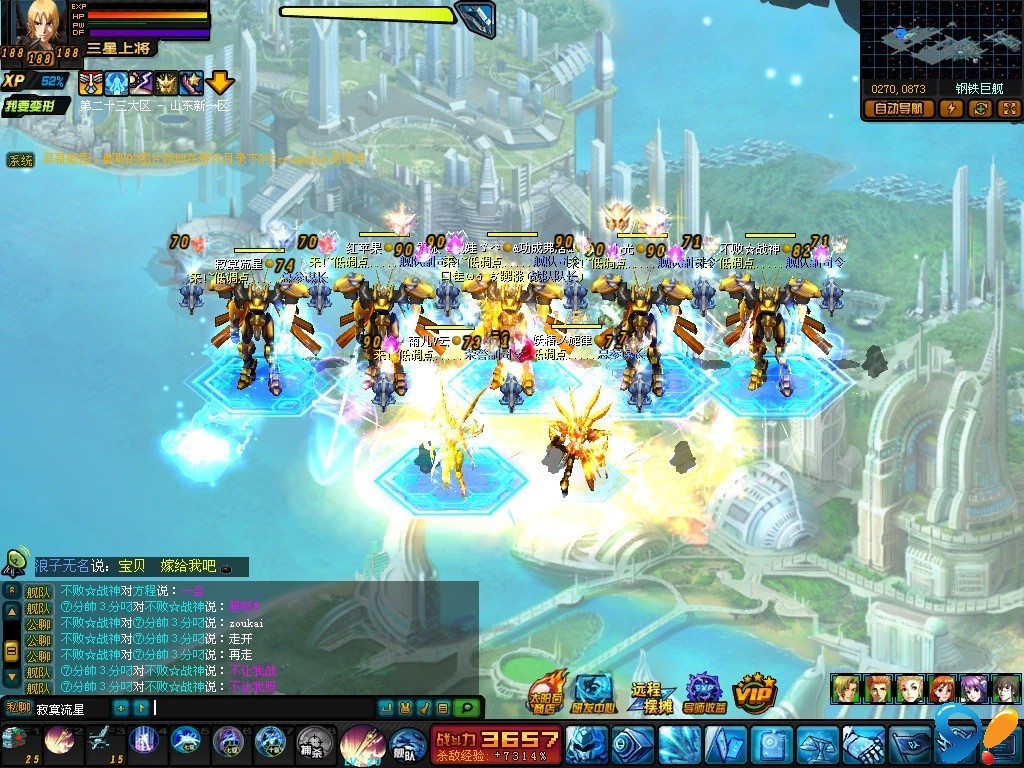
Task: Select the purple-haired character portrait
Action: 974,688
